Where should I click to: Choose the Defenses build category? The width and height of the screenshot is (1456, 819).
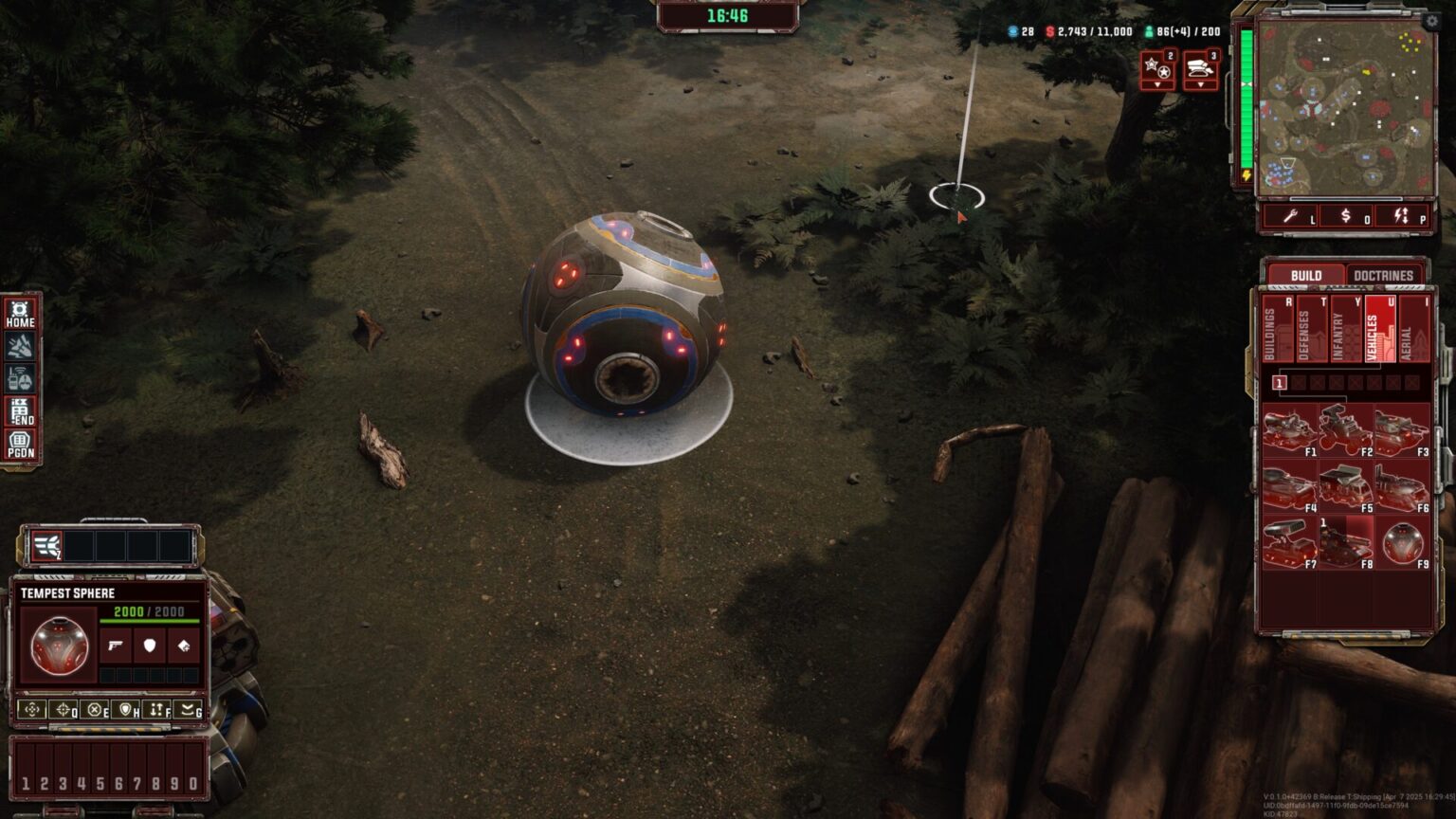[1311, 330]
